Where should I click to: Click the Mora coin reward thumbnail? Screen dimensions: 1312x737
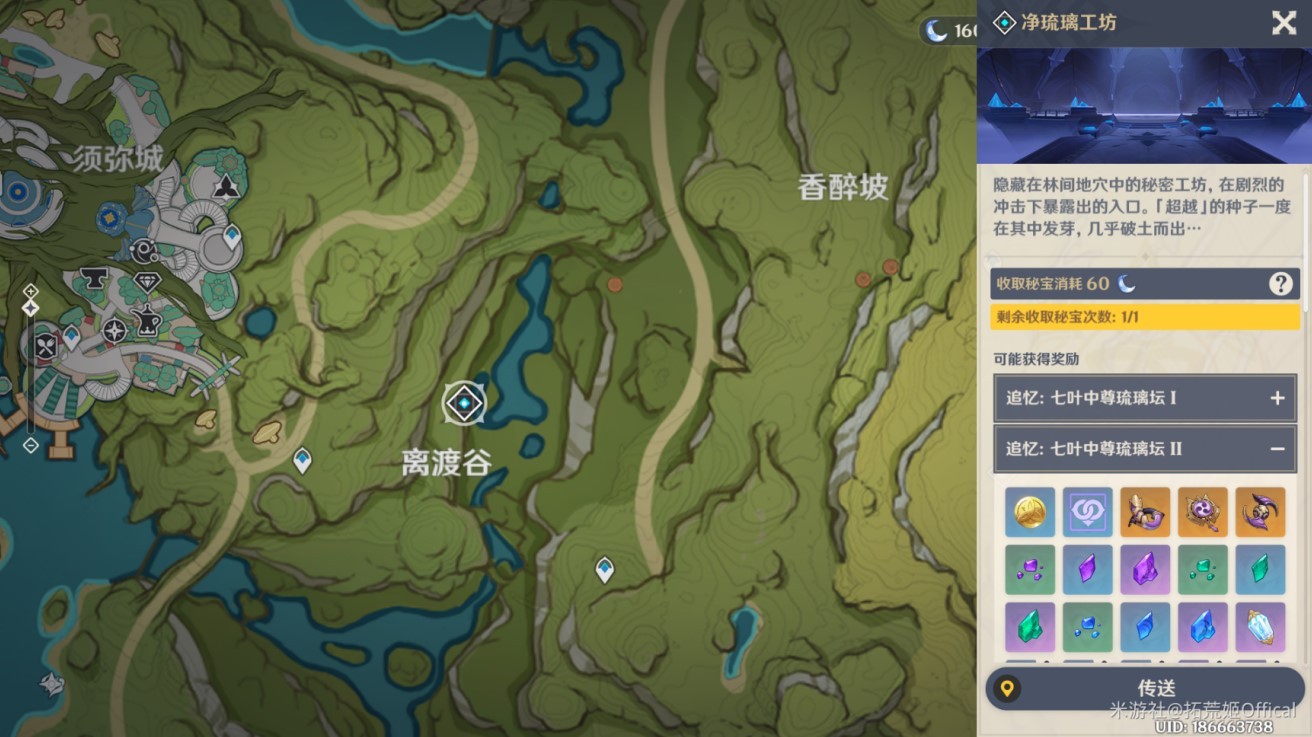click(1030, 512)
